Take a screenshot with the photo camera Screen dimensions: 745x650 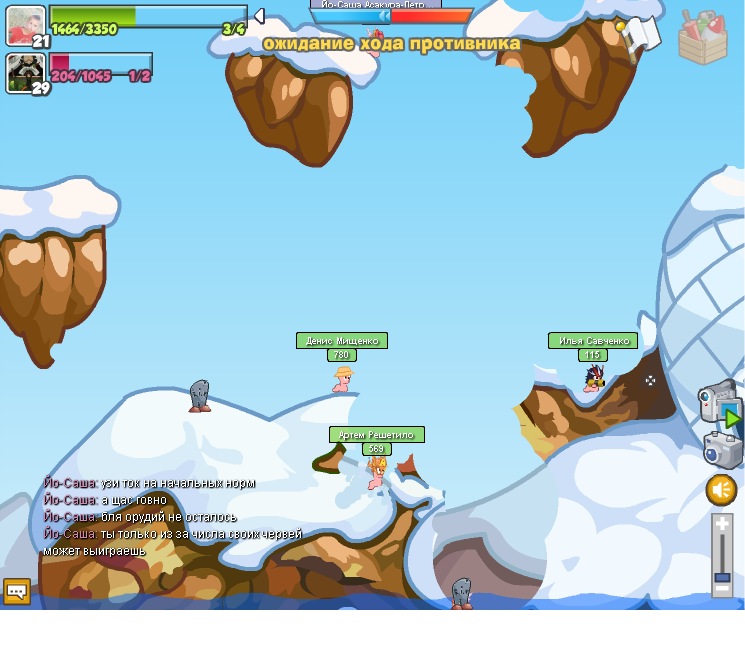721,449
